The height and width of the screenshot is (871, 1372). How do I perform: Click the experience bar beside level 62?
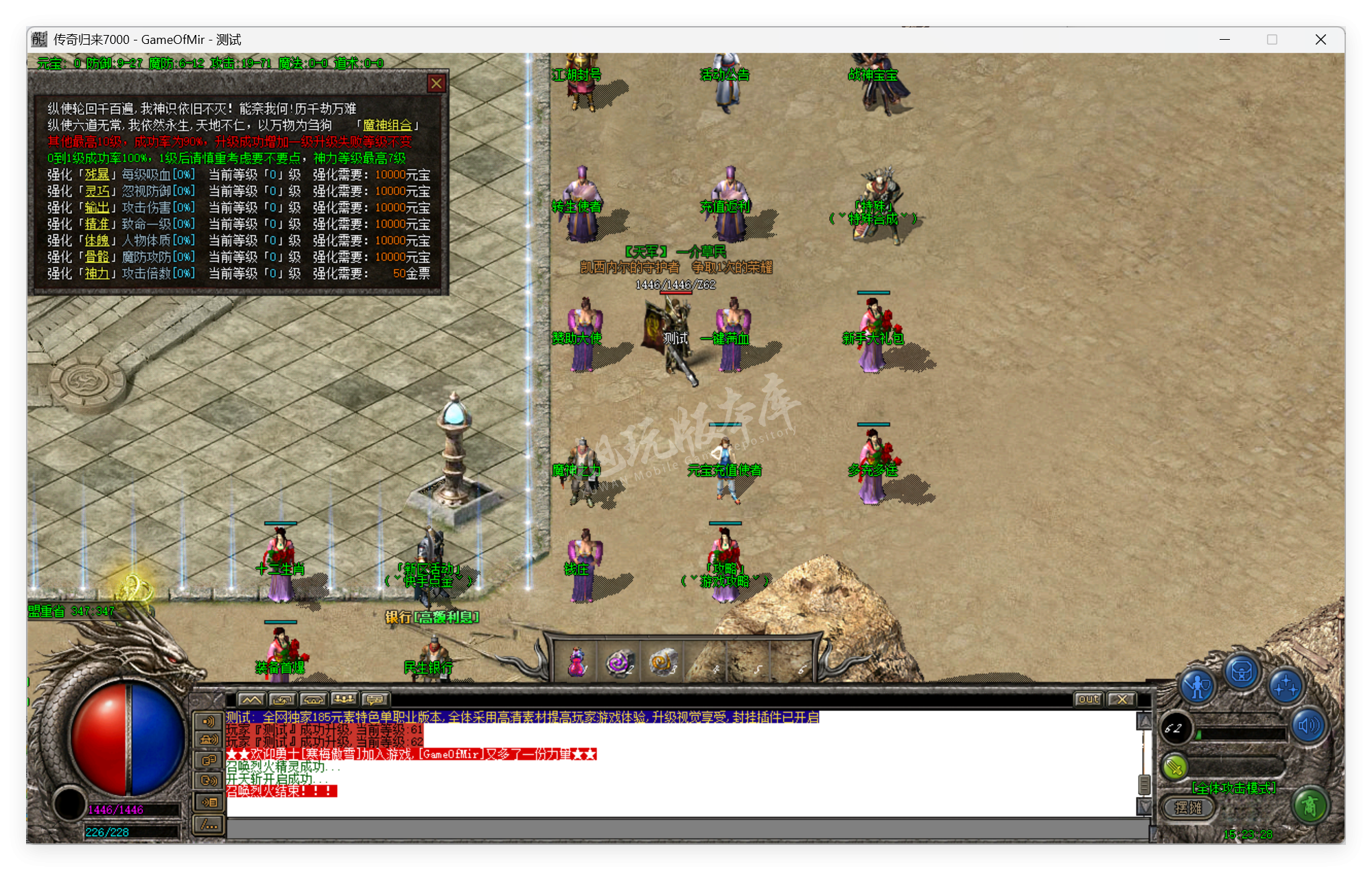click(x=1241, y=734)
